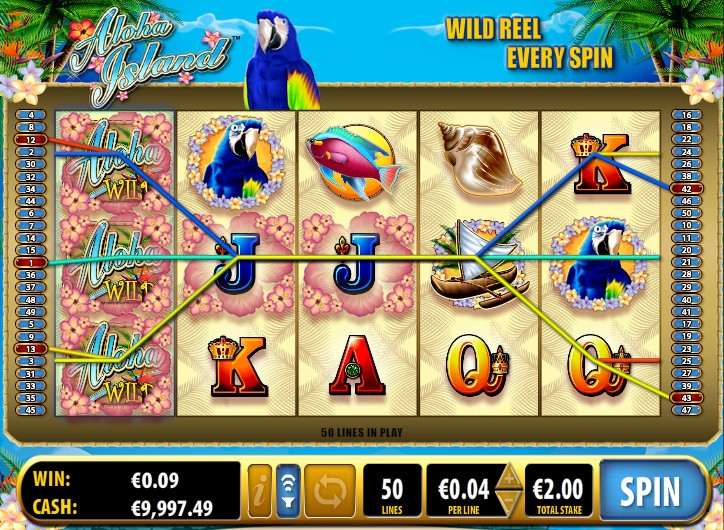Select payline number 16 marker
The width and height of the screenshot is (724, 530).
(x=686, y=115)
